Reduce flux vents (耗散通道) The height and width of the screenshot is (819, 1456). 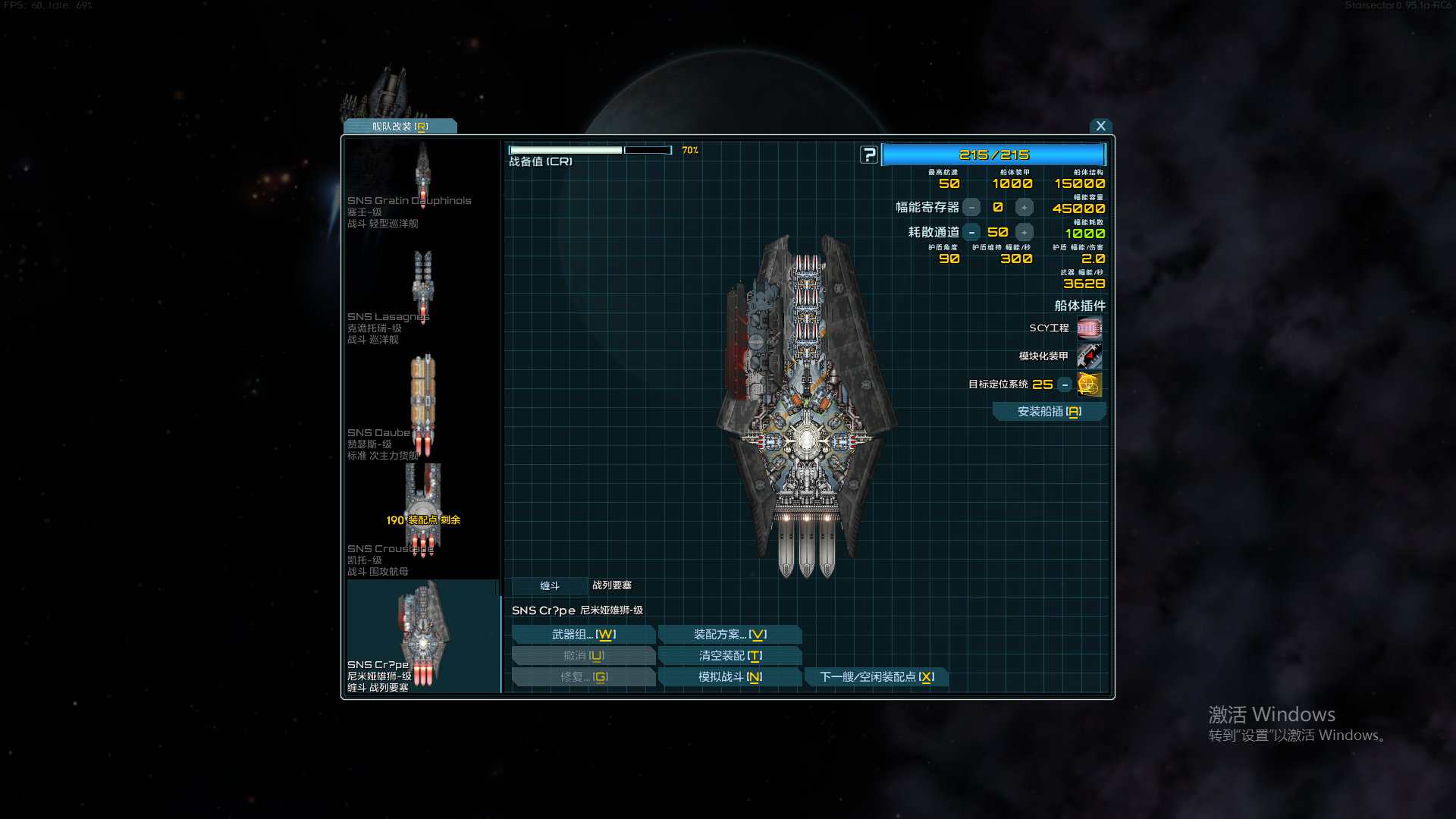click(x=971, y=233)
